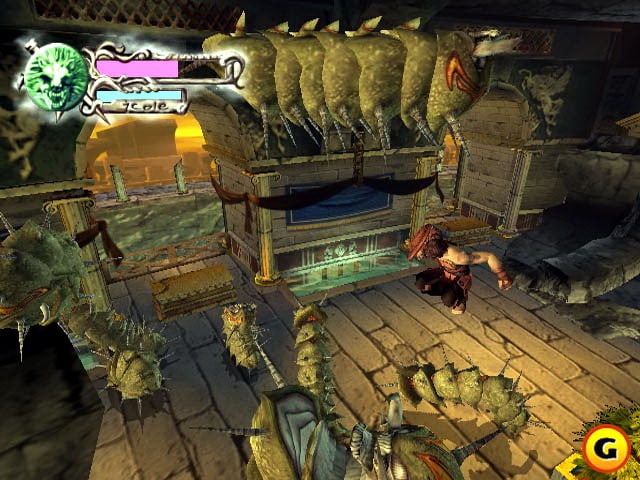The height and width of the screenshot is (480, 640).
Task: Click the green lion medallion icon
Action: point(55,76)
